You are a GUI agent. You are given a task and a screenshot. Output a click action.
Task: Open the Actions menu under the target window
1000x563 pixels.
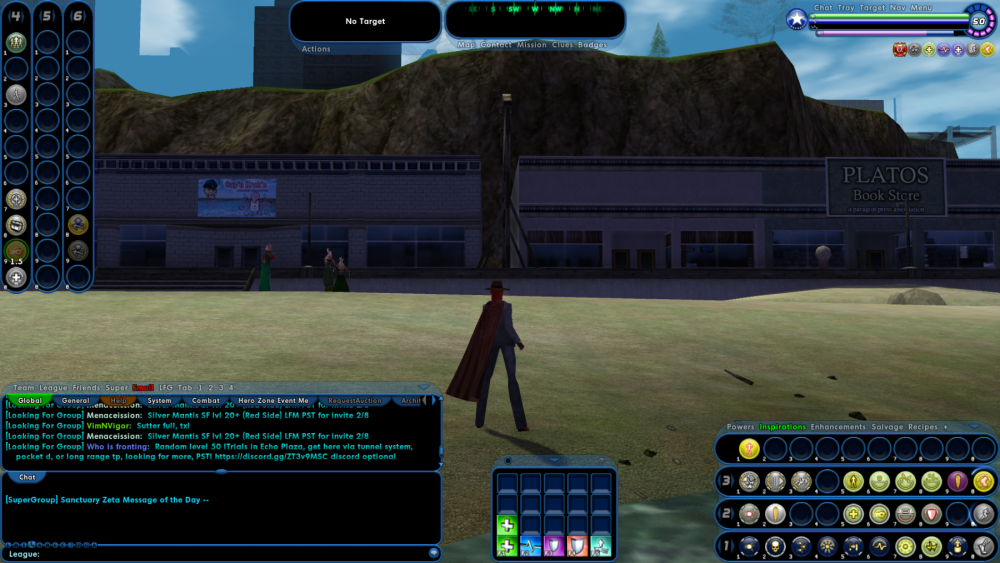[316, 49]
